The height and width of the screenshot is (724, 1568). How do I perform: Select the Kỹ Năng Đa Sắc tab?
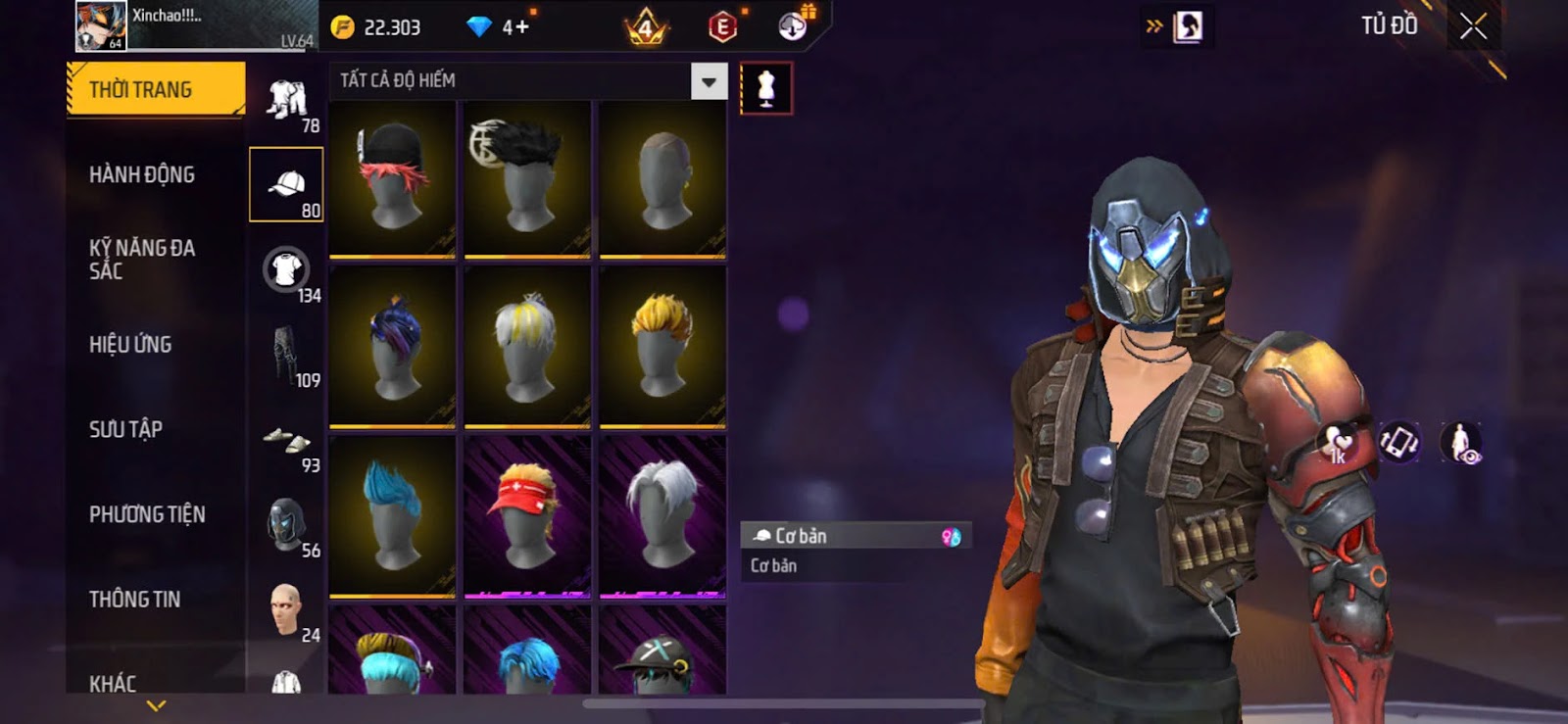(x=142, y=260)
